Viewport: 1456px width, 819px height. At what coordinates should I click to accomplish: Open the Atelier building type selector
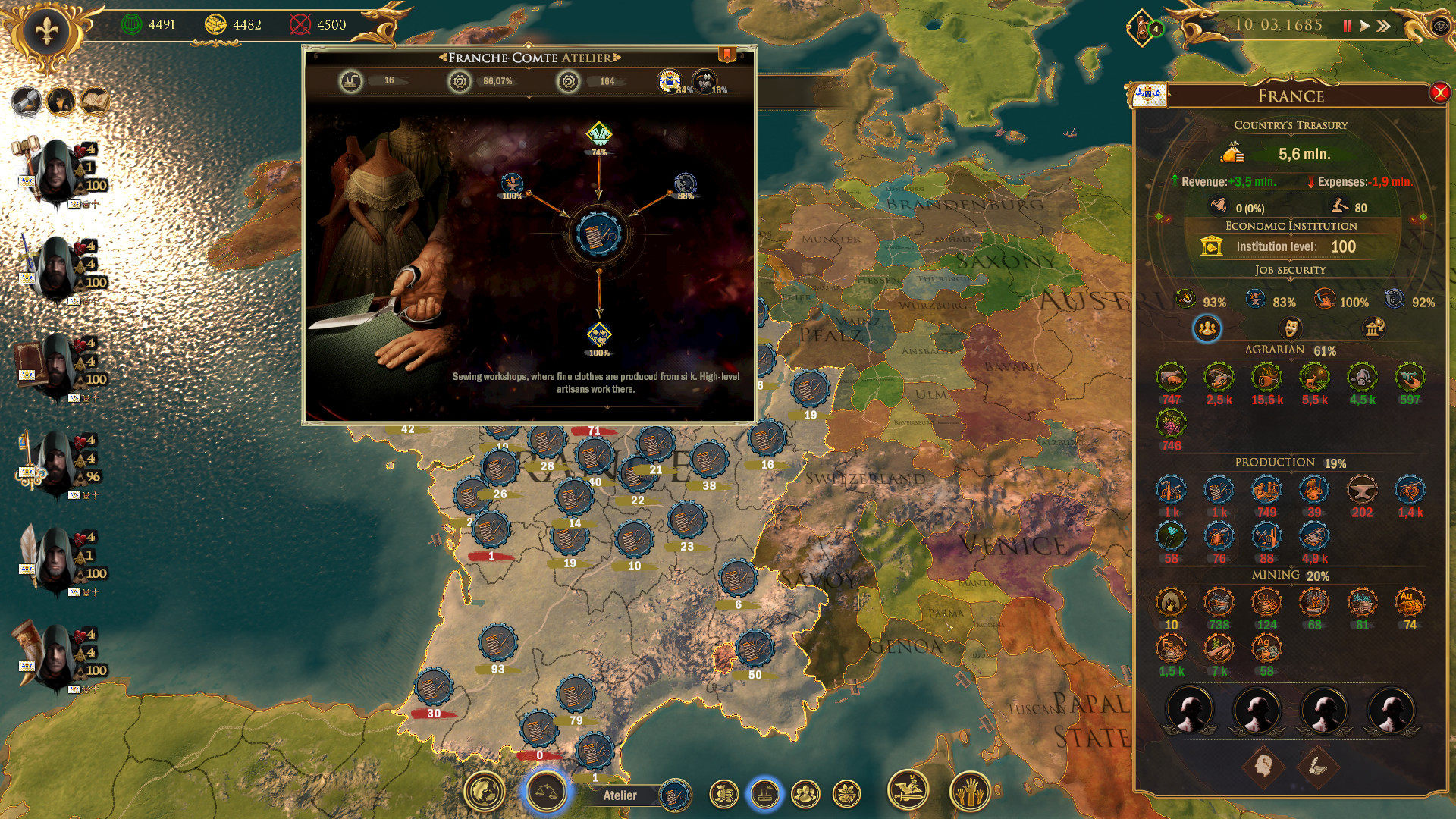673,795
